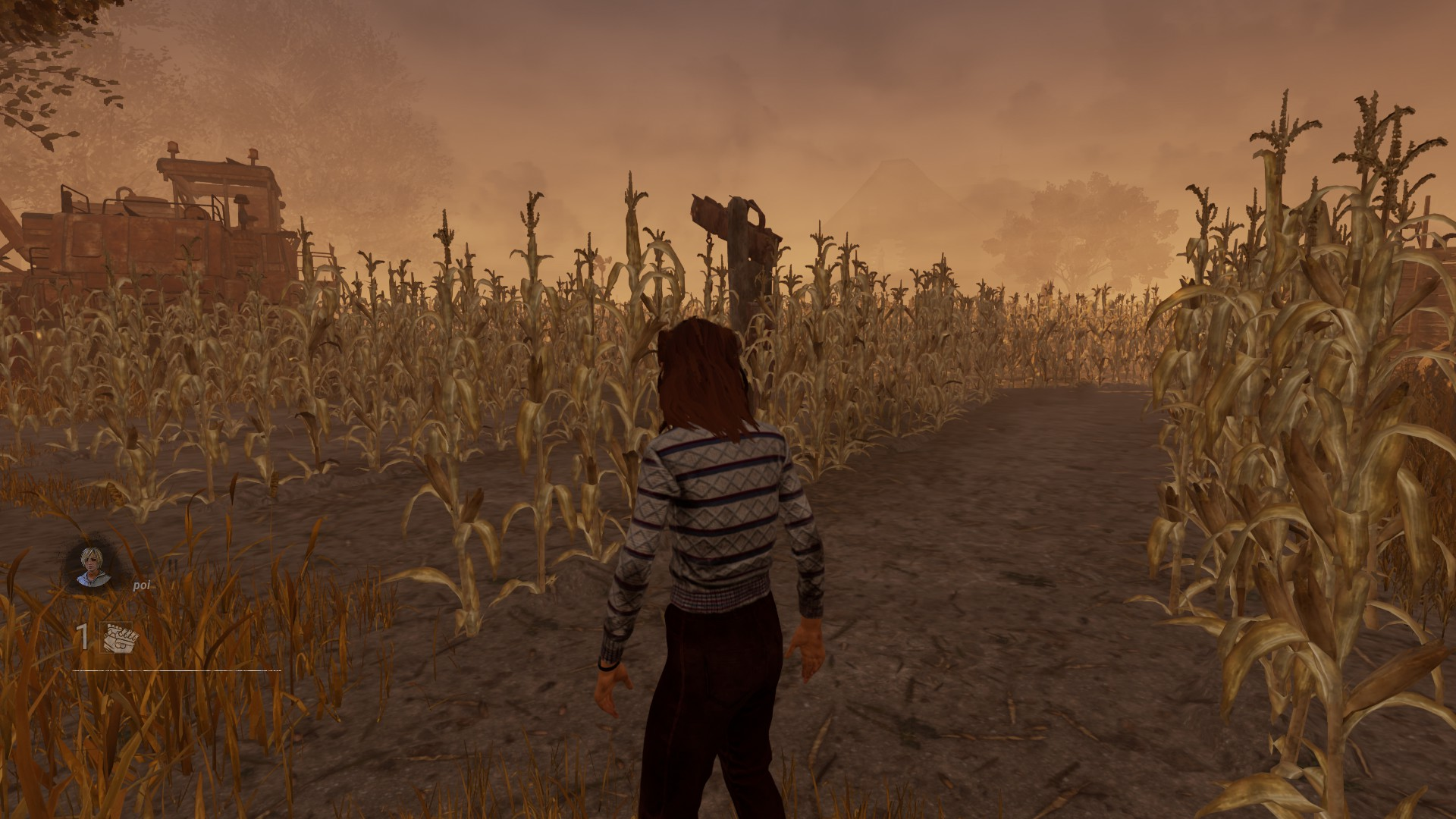Click the generator objective icon
Screen dimensions: 1456x819
point(119,638)
